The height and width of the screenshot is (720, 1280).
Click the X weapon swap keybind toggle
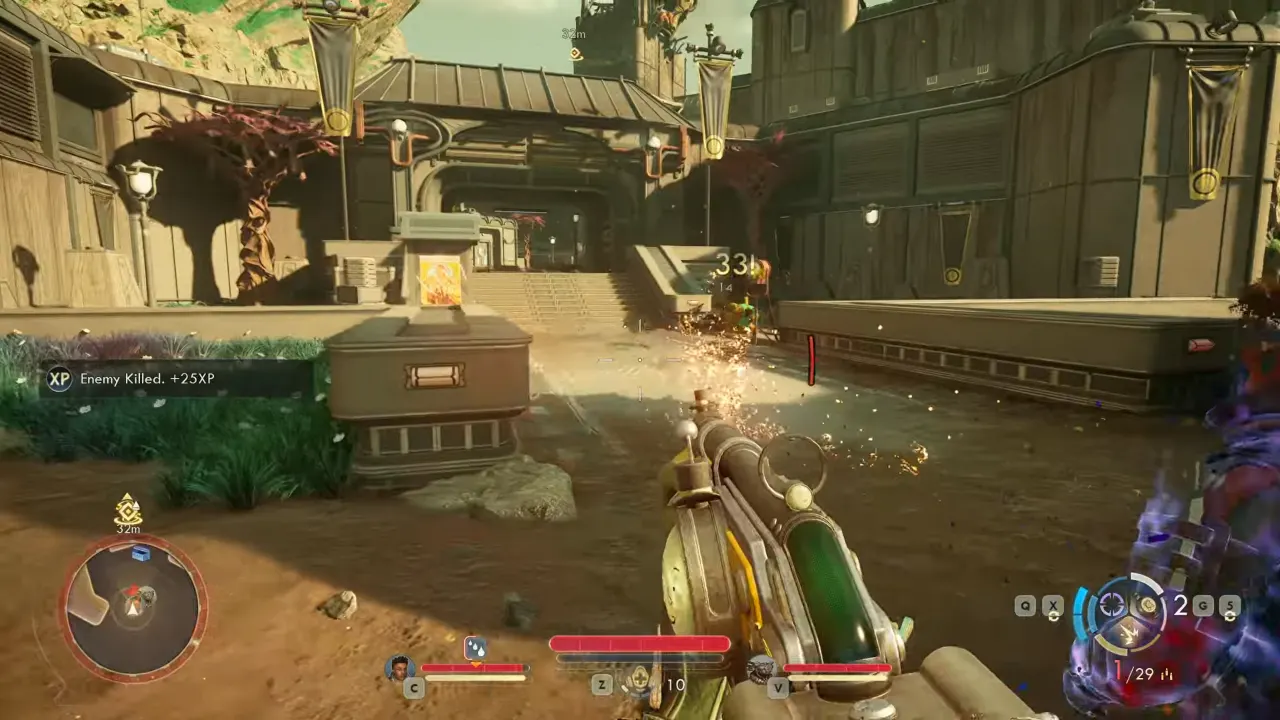coord(1053,604)
